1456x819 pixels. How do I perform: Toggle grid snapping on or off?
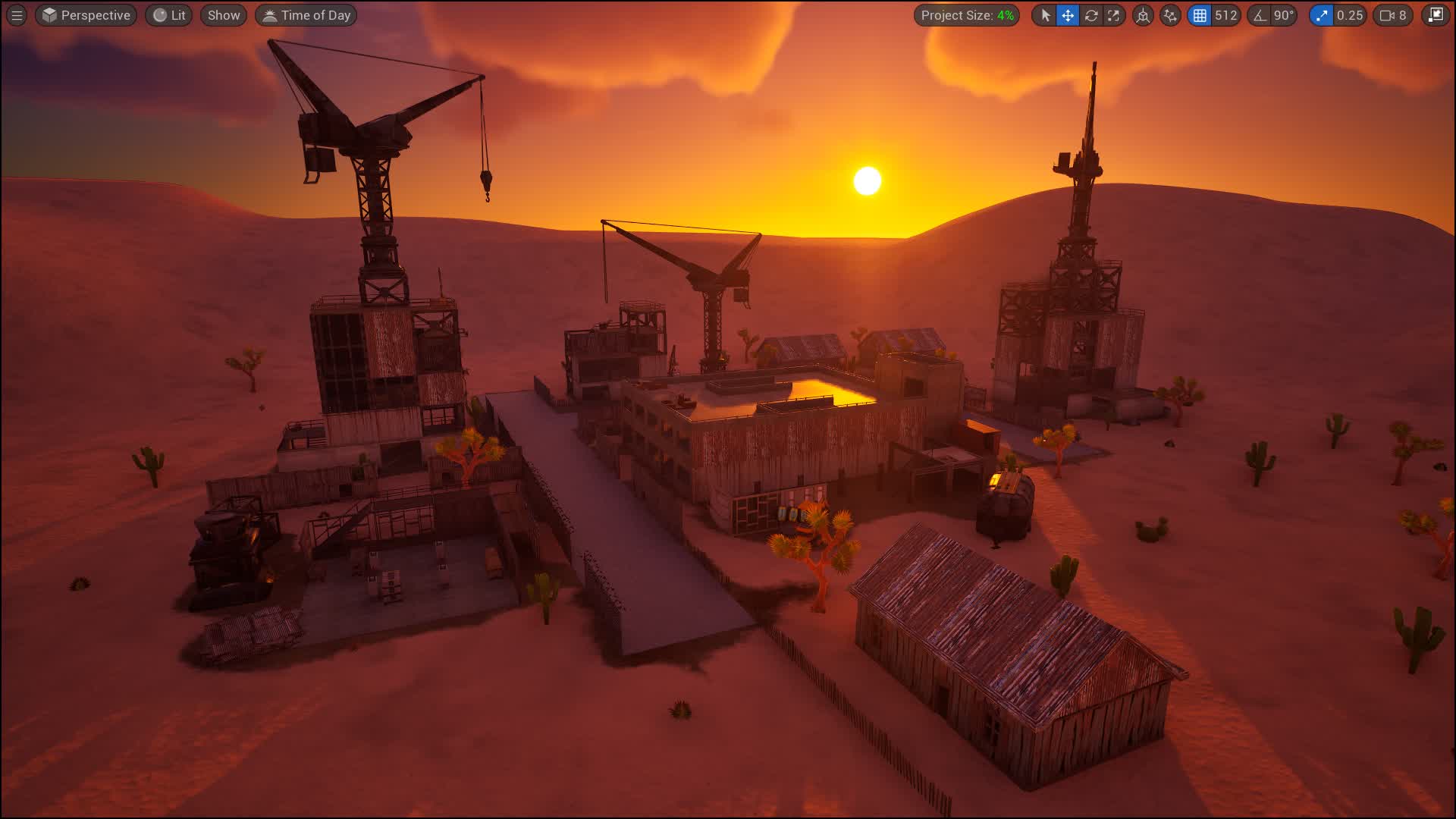tap(1199, 14)
